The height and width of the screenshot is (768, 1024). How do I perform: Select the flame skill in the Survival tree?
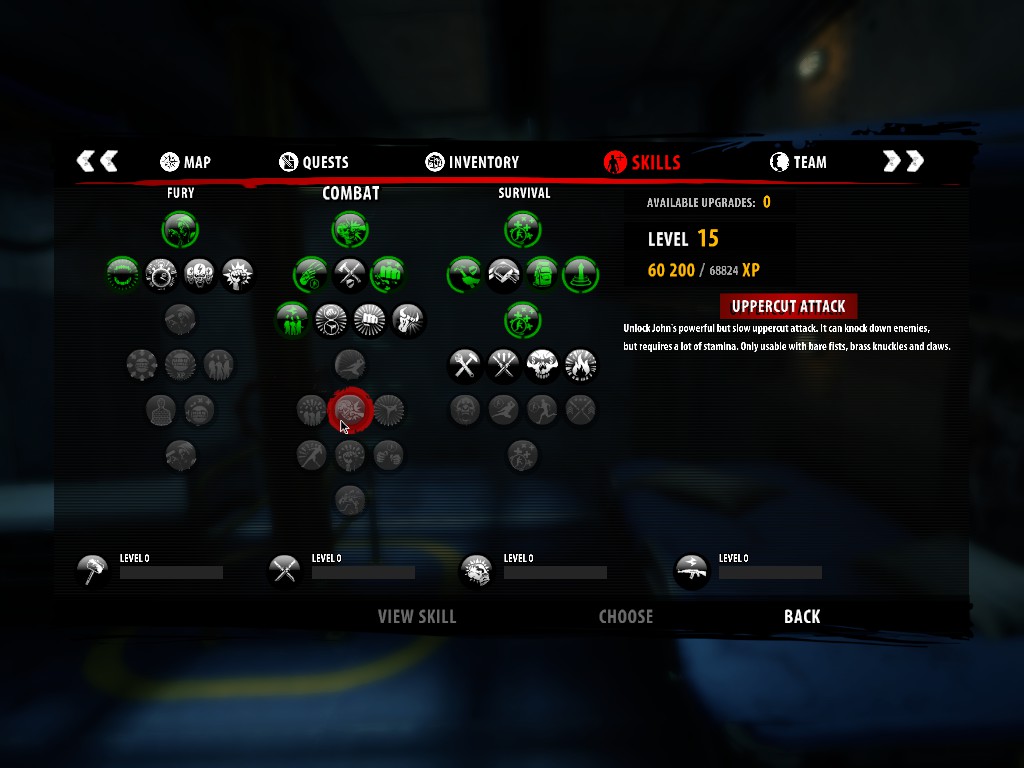pyautogui.click(x=580, y=365)
